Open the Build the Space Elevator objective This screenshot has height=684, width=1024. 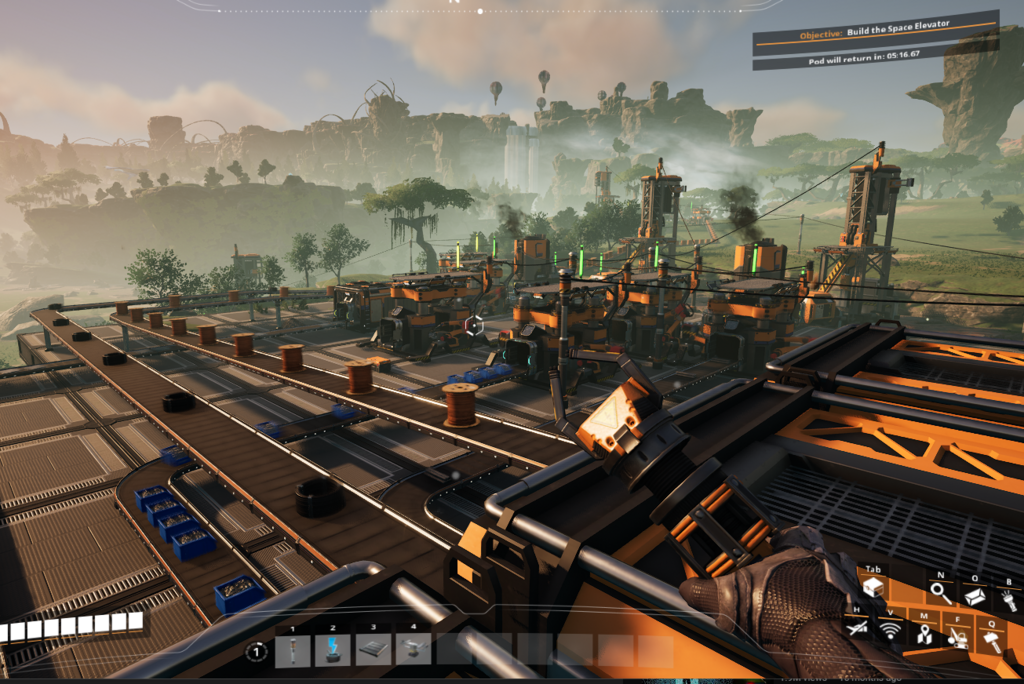(x=874, y=34)
